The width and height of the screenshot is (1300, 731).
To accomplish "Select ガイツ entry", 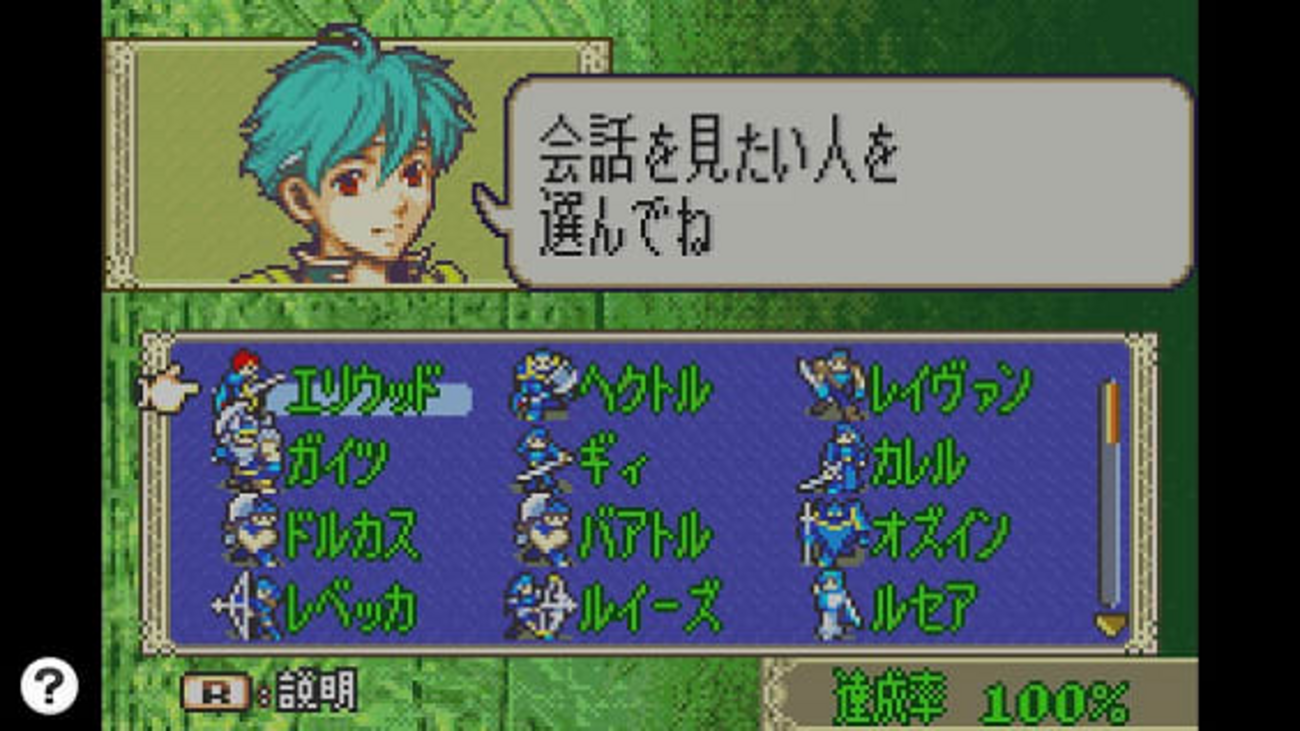I will tap(337, 463).
